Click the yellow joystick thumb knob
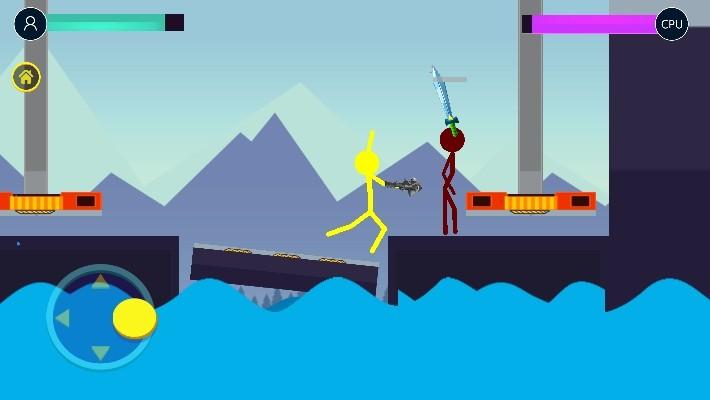The height and width of the screenshot is (400, 710). [x=135, y=318]
